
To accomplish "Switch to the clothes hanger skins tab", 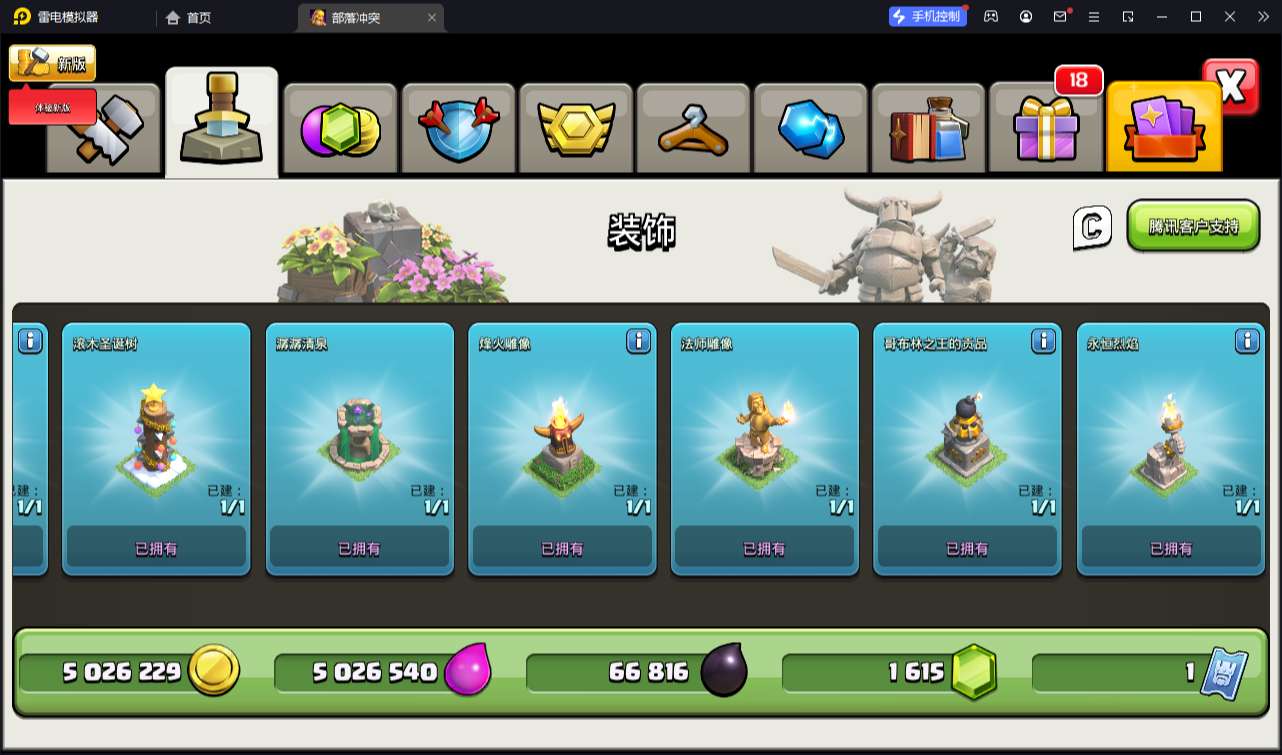I will (x=693, y=129).
